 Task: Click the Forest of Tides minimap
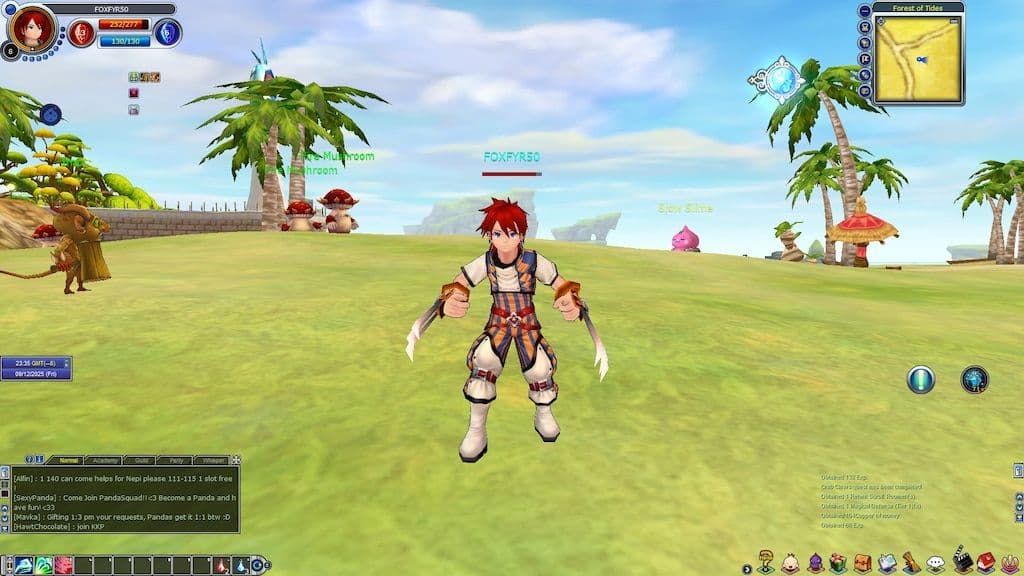click(x=917, y=58)
